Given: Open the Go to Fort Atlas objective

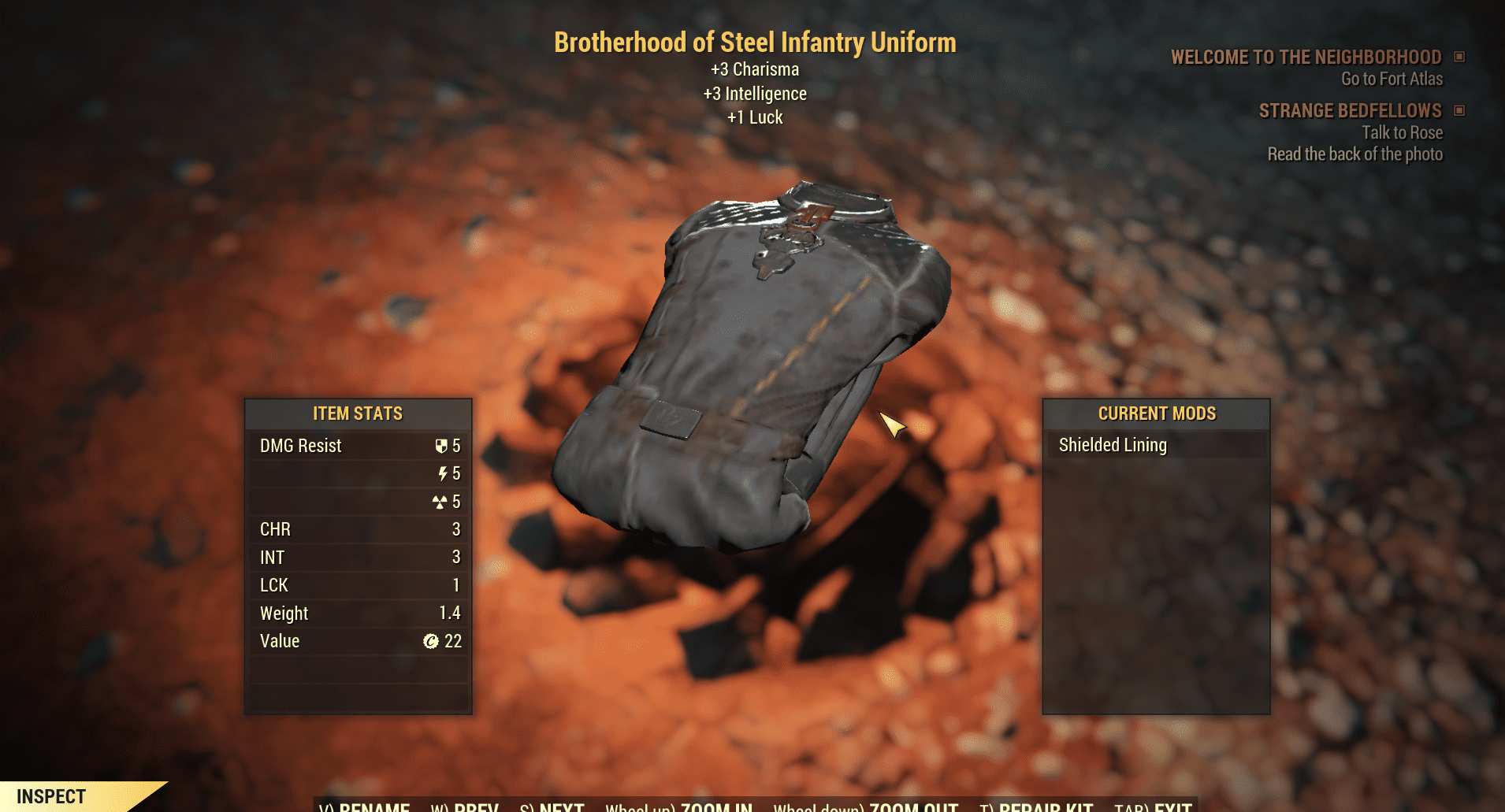Looking at the screenshot, I should (x=1390, y=79).
